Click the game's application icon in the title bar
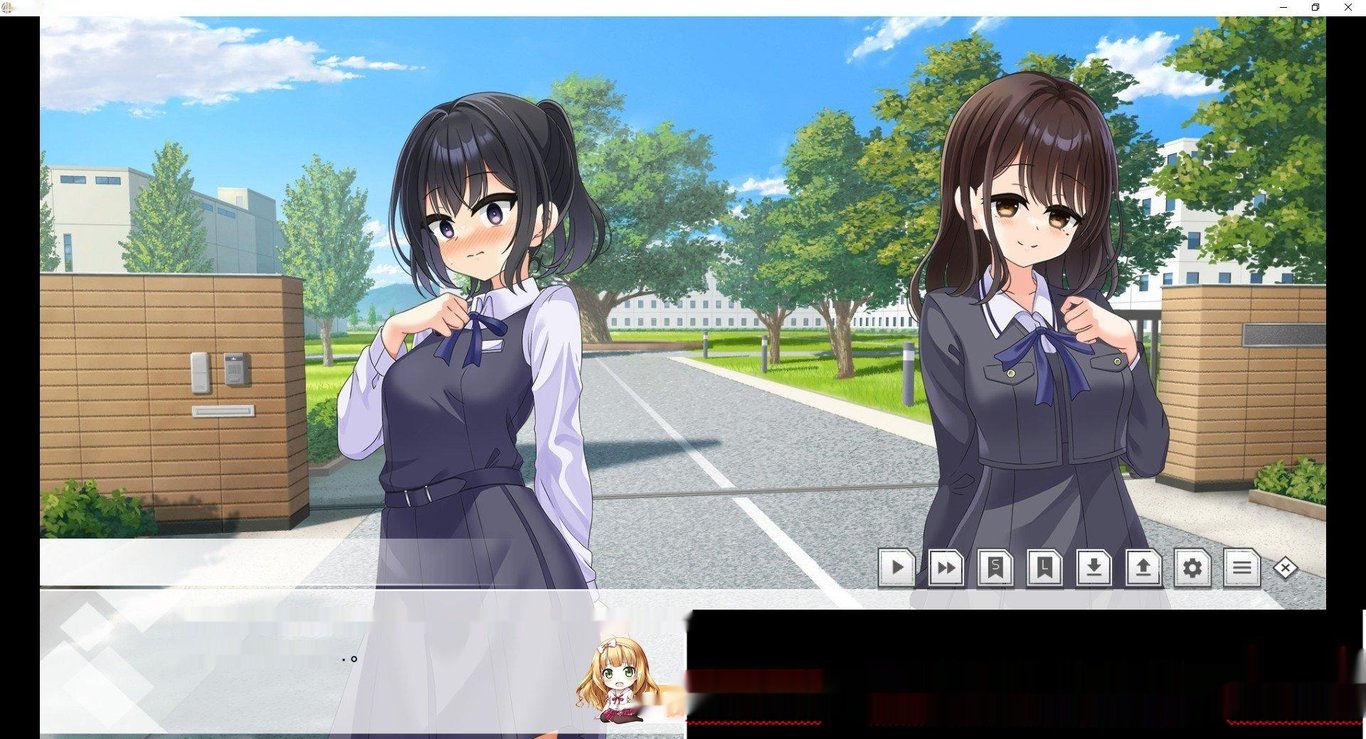This screenshot has height=739, width=1366. (x=8, y=7)
